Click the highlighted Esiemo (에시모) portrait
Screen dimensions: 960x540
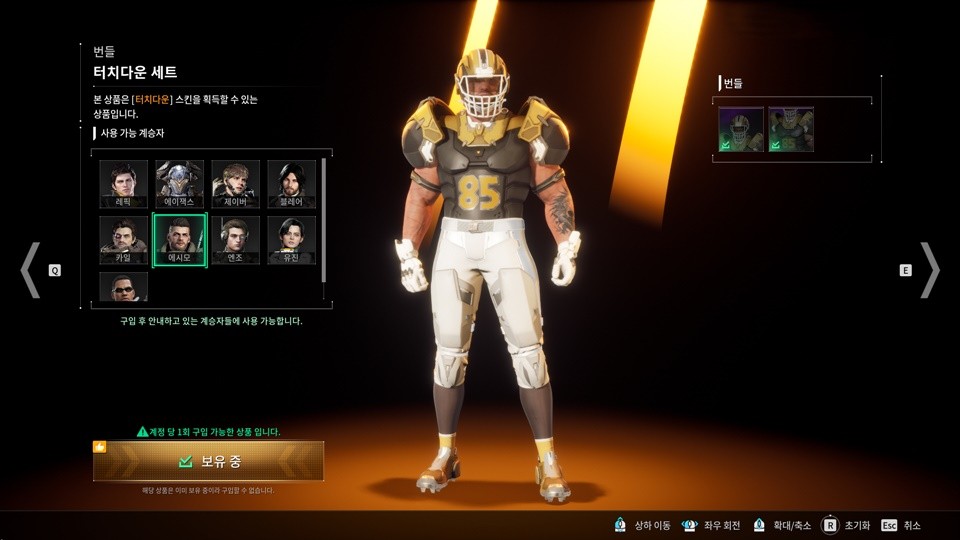[x=179, y=239]
